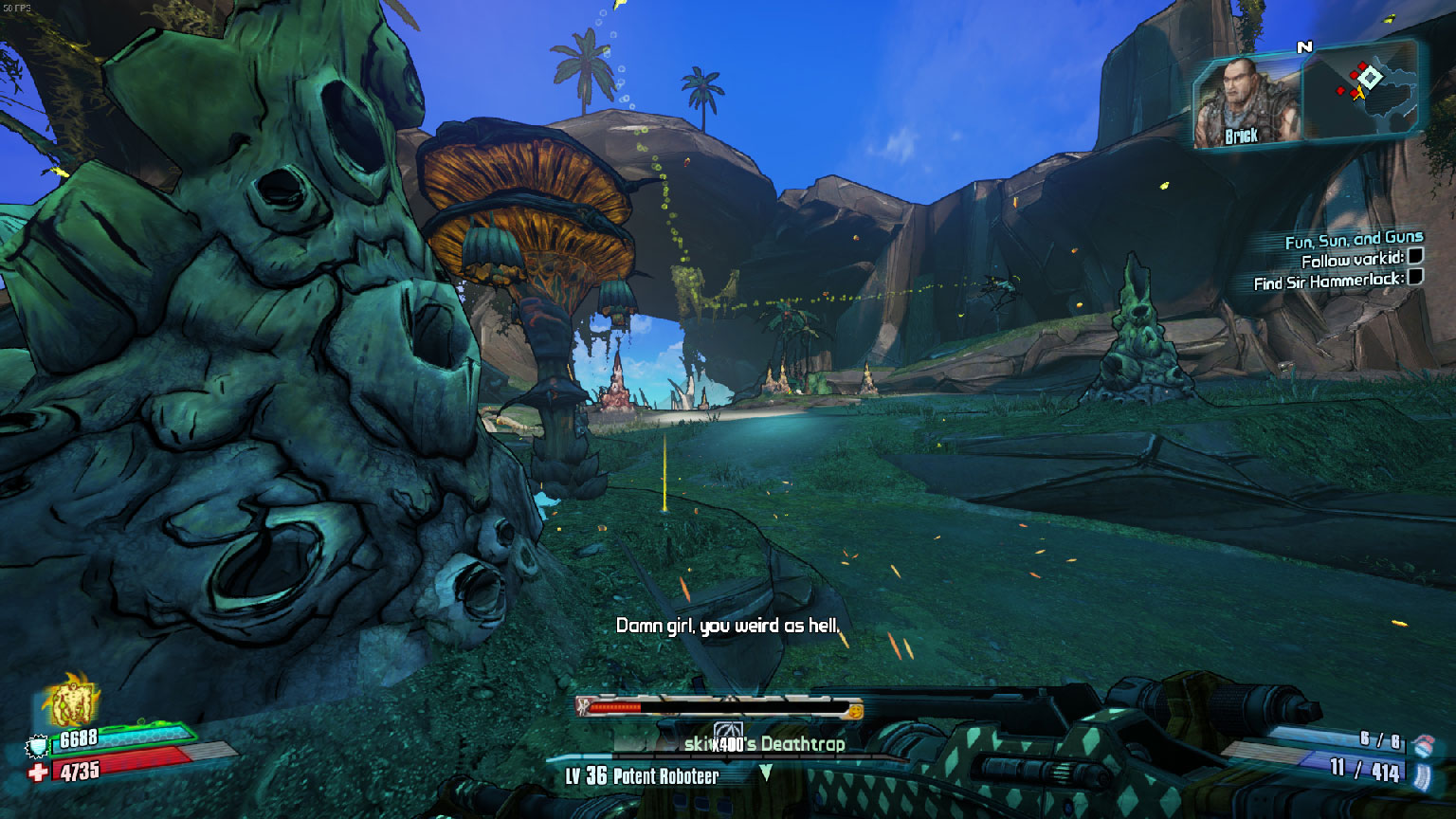Tick the Find Sir Hammerlock objective checkbox

click(1415, 277)
